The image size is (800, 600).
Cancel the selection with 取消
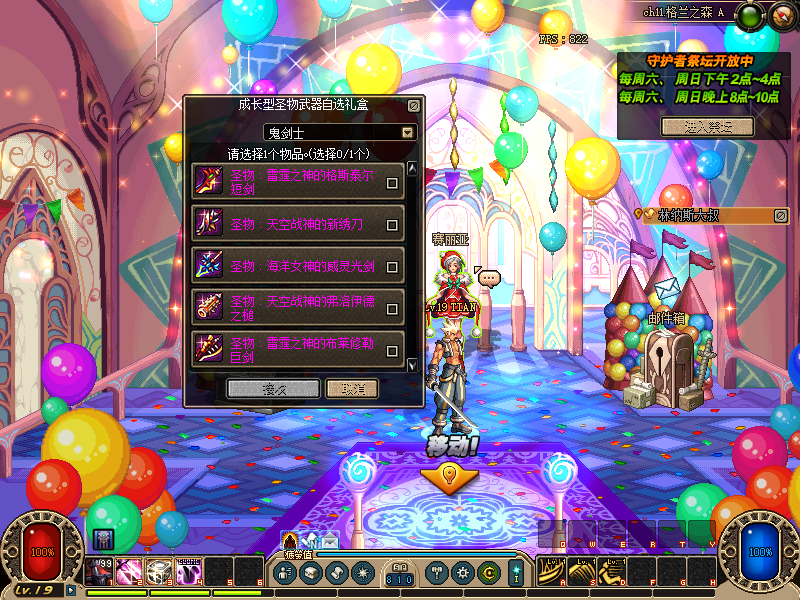point(351,388)
